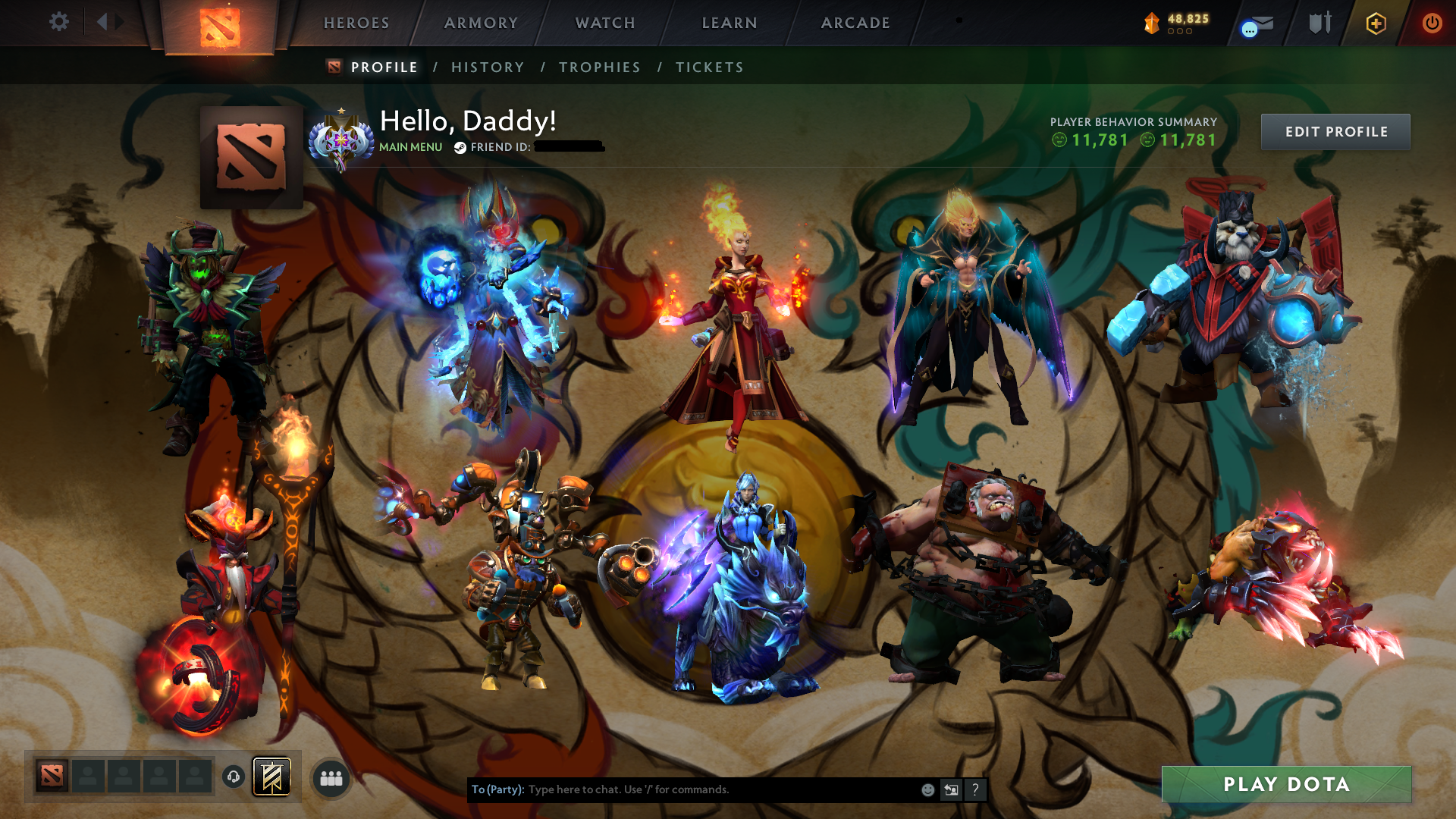Image resolution: width=1456 pixels, height=819 pixels.
Task: Open the friends list icon
Action: (331, 777)
